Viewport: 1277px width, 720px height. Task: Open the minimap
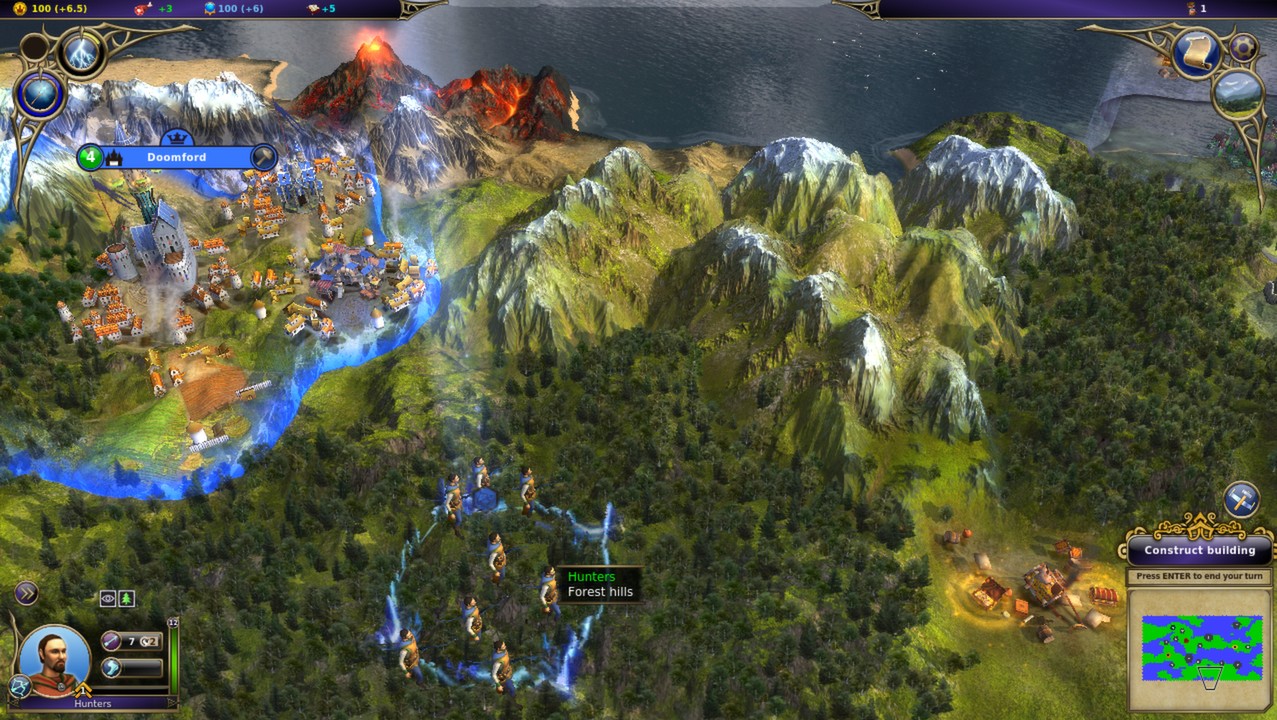tap(1199, 650)
